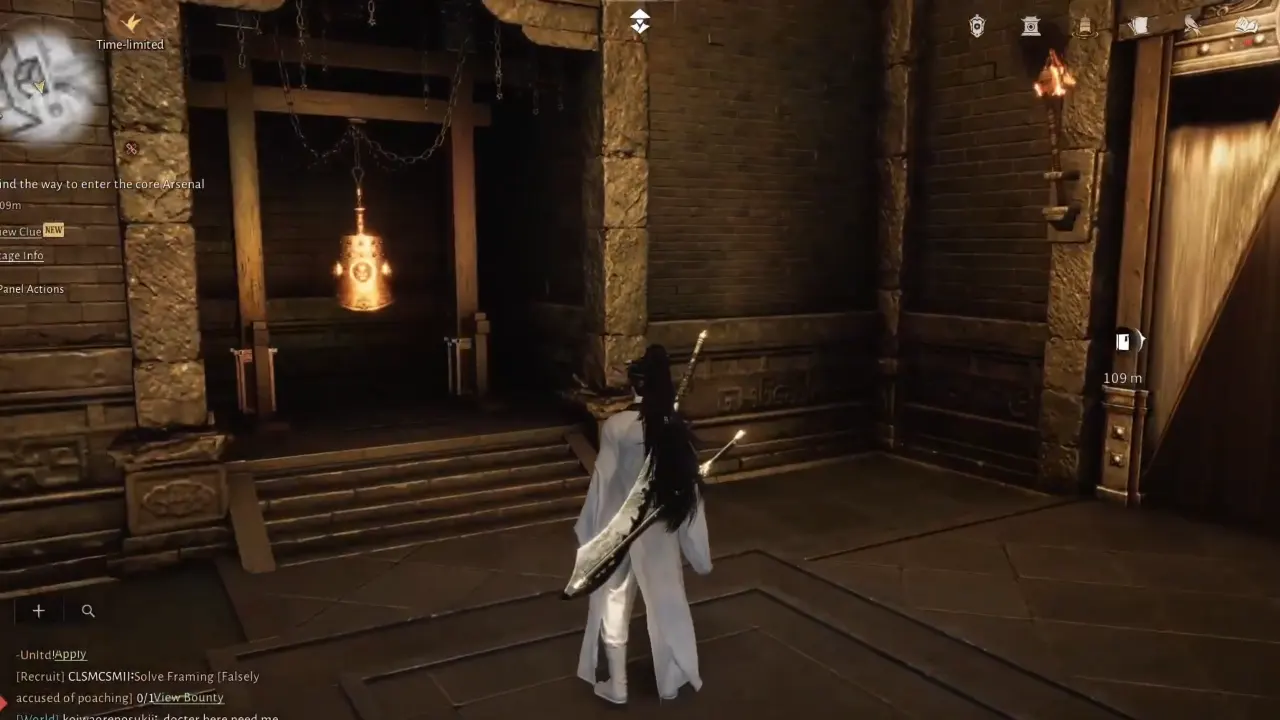Toggle the Panel Actions section
Image resolution: width=1280 pixels, height=720 pixels.
click(32, 288)
